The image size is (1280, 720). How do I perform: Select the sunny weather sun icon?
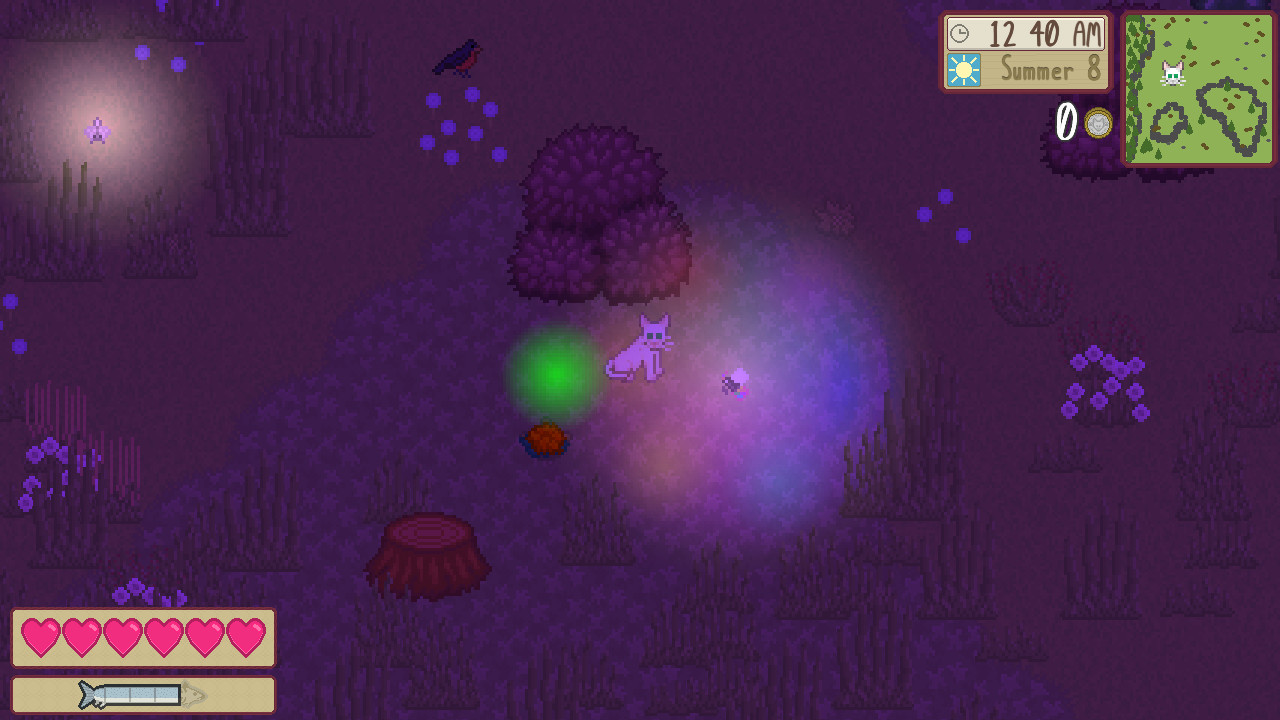click(963, 71)
